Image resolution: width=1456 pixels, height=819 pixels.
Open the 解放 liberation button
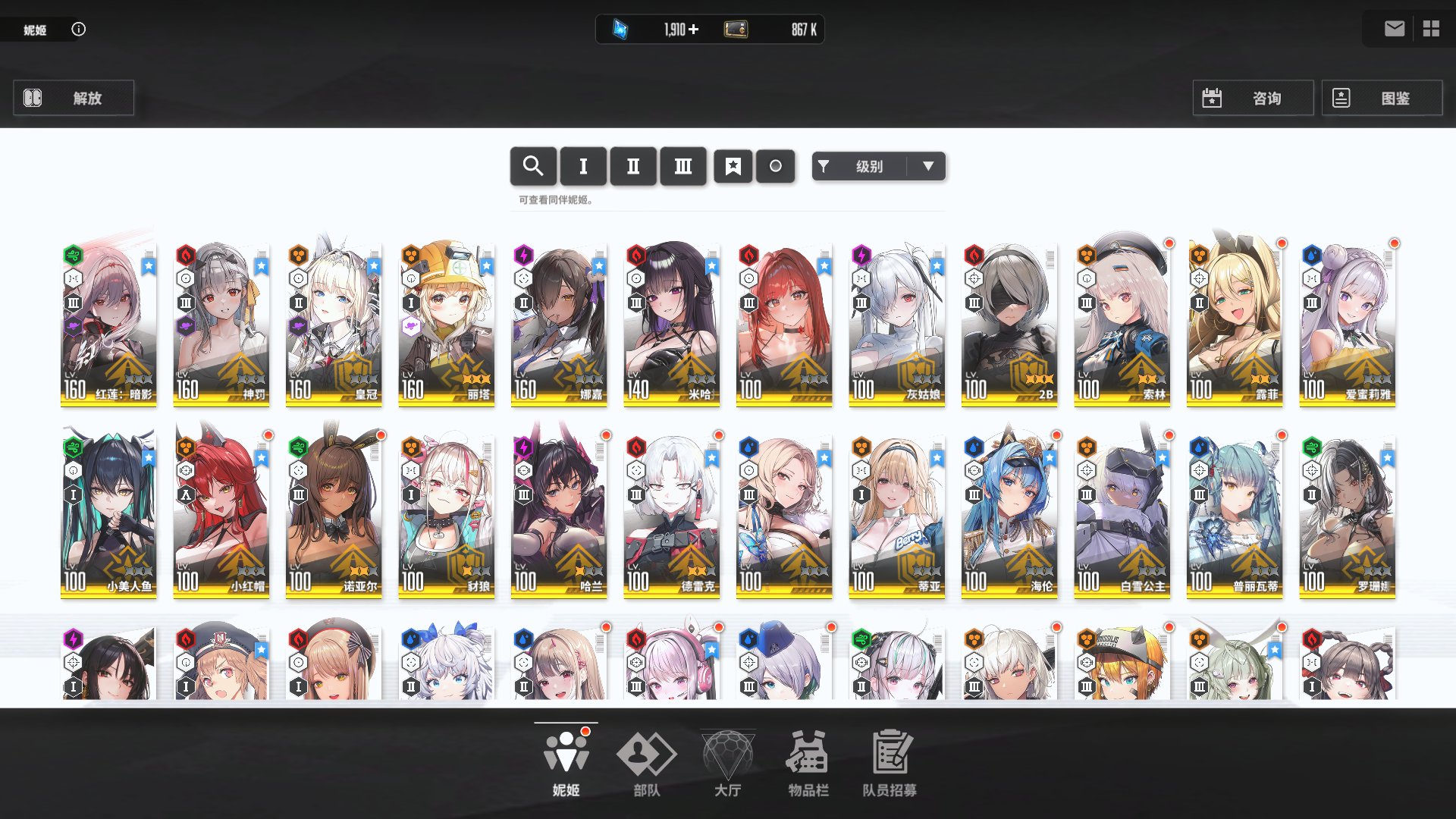coord(74,98)
